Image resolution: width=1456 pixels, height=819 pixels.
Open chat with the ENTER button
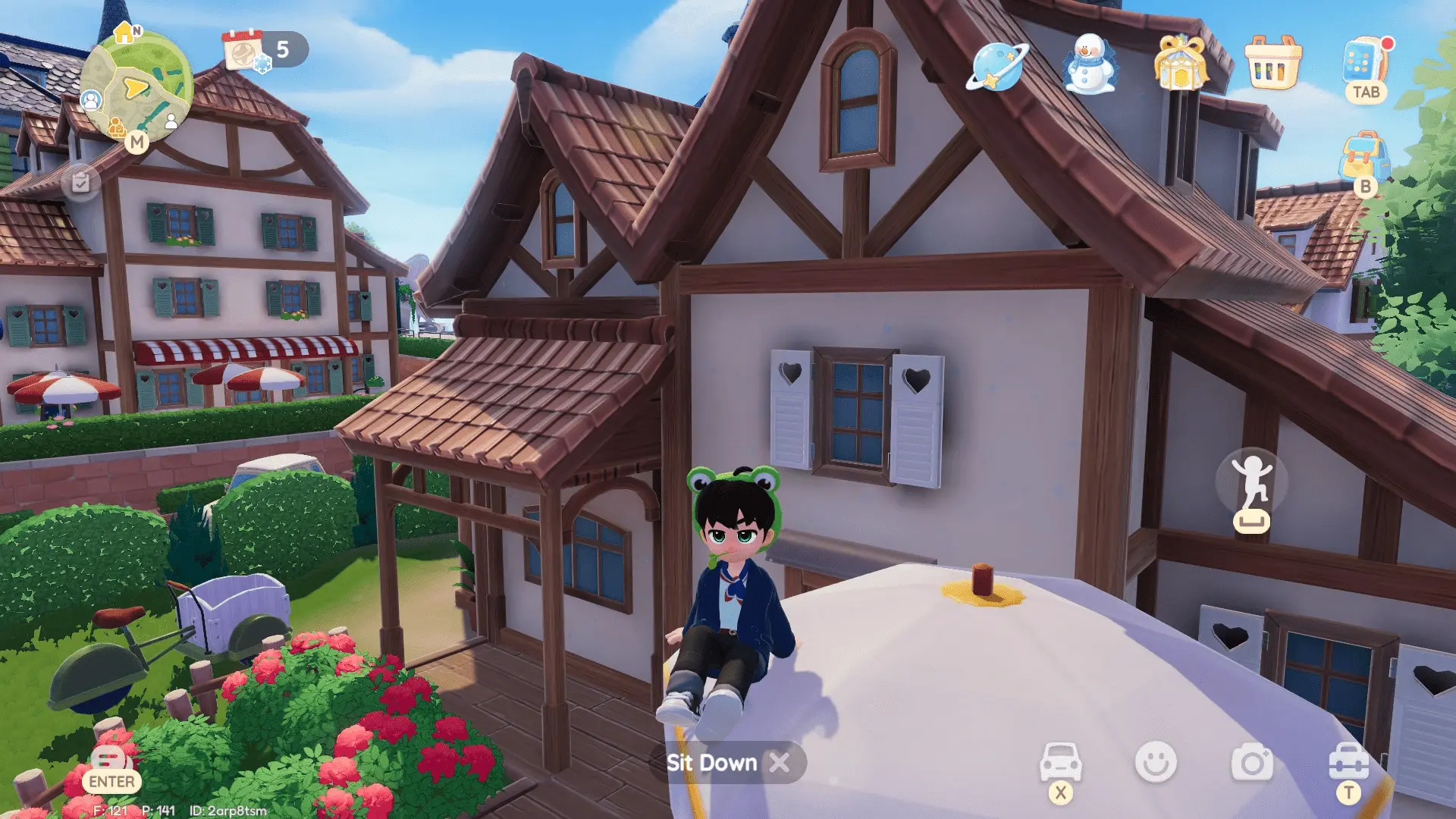(x=111, y=781)
